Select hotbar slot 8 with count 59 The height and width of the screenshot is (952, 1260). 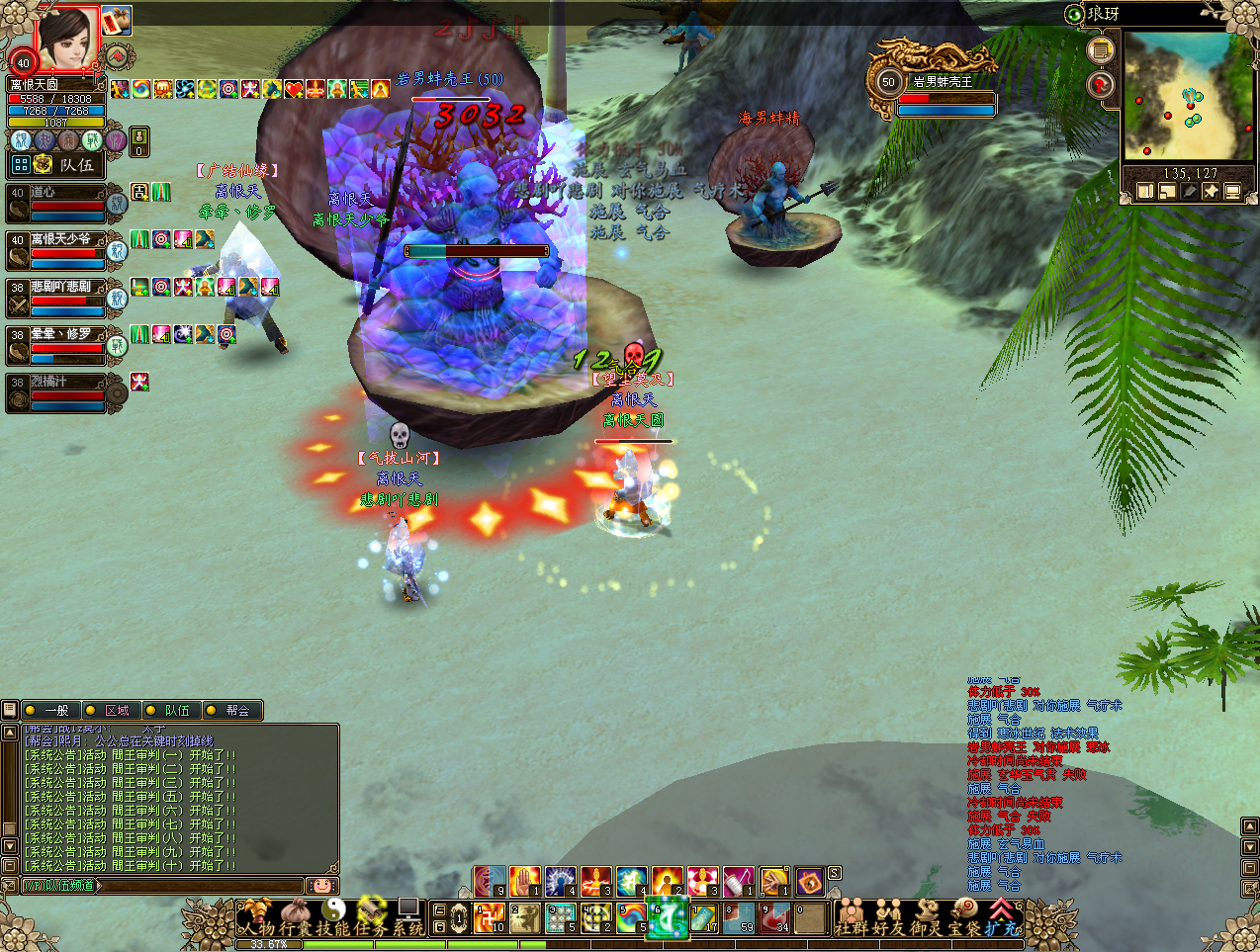(739, 919)
